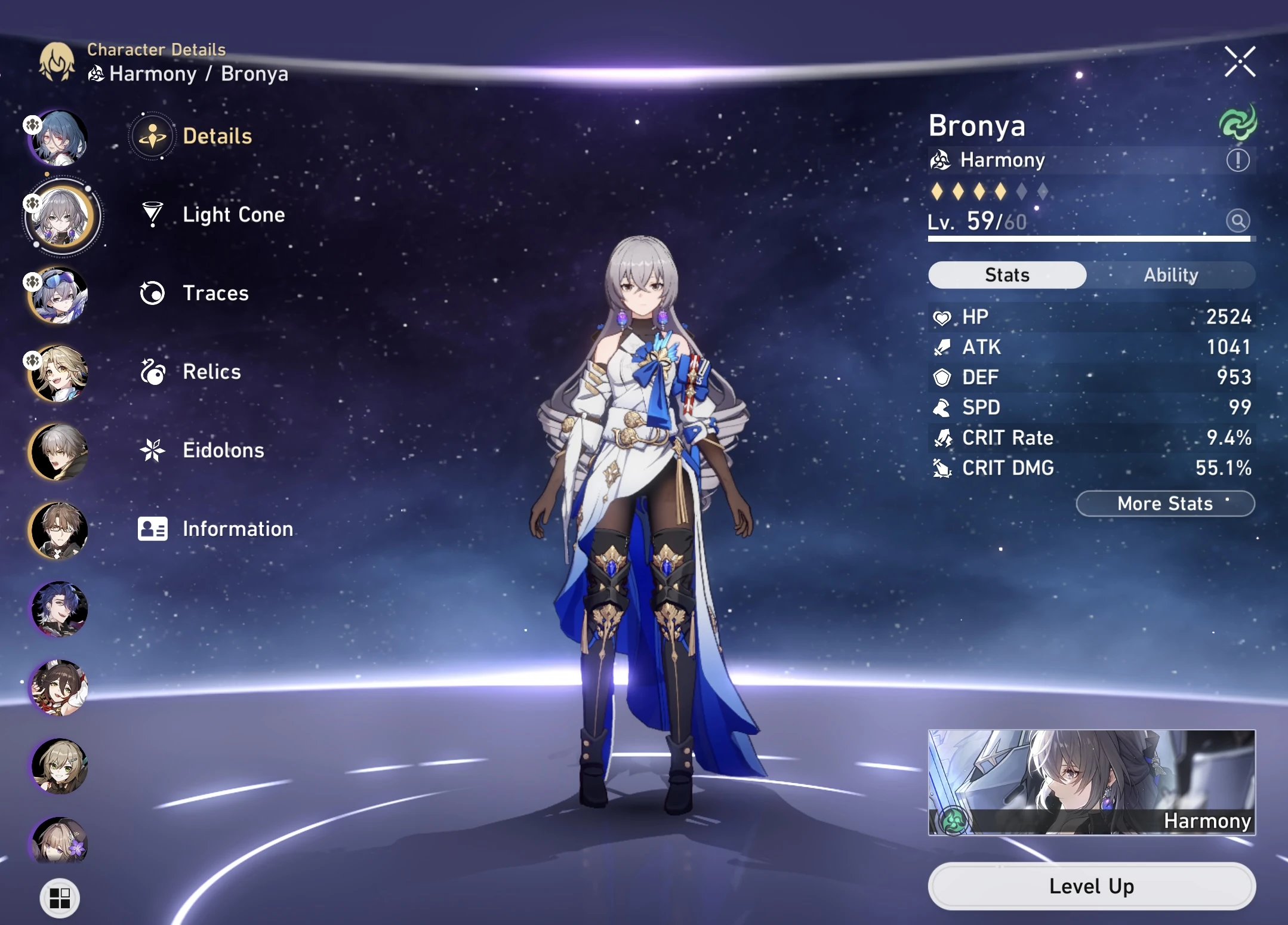This screenshot has height=925, width=1288.
Task: Click the magnifier icon next to level bar
Action: (1238, 221)
